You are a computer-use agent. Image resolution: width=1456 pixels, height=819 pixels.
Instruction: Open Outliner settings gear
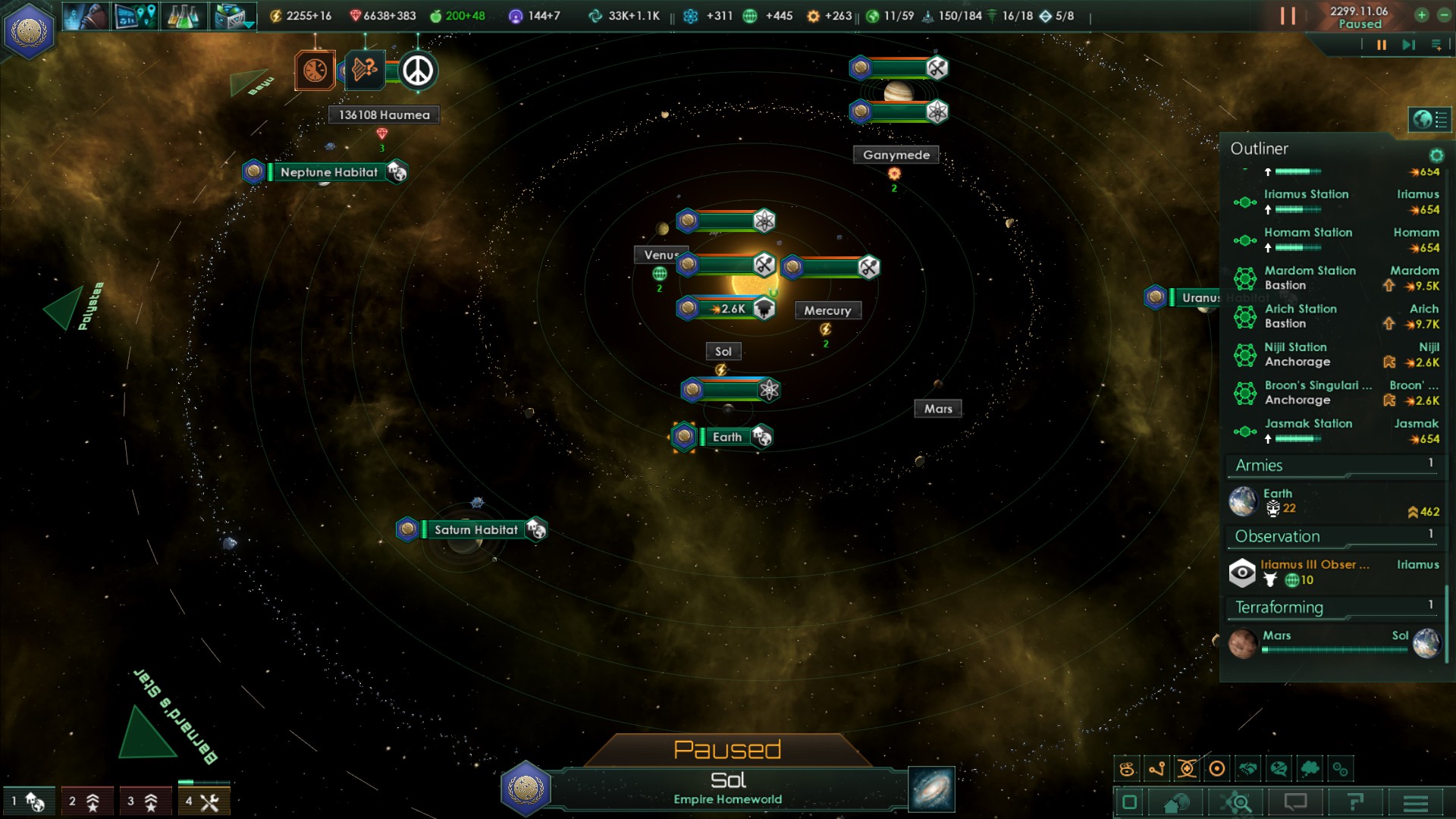pyautogui.click(x=1436, y=155)
